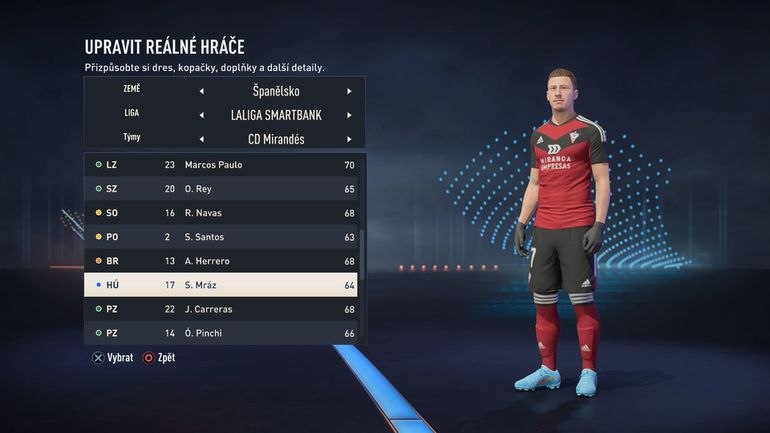Choose J. Carreras from the list

click(x=222, y=309)
